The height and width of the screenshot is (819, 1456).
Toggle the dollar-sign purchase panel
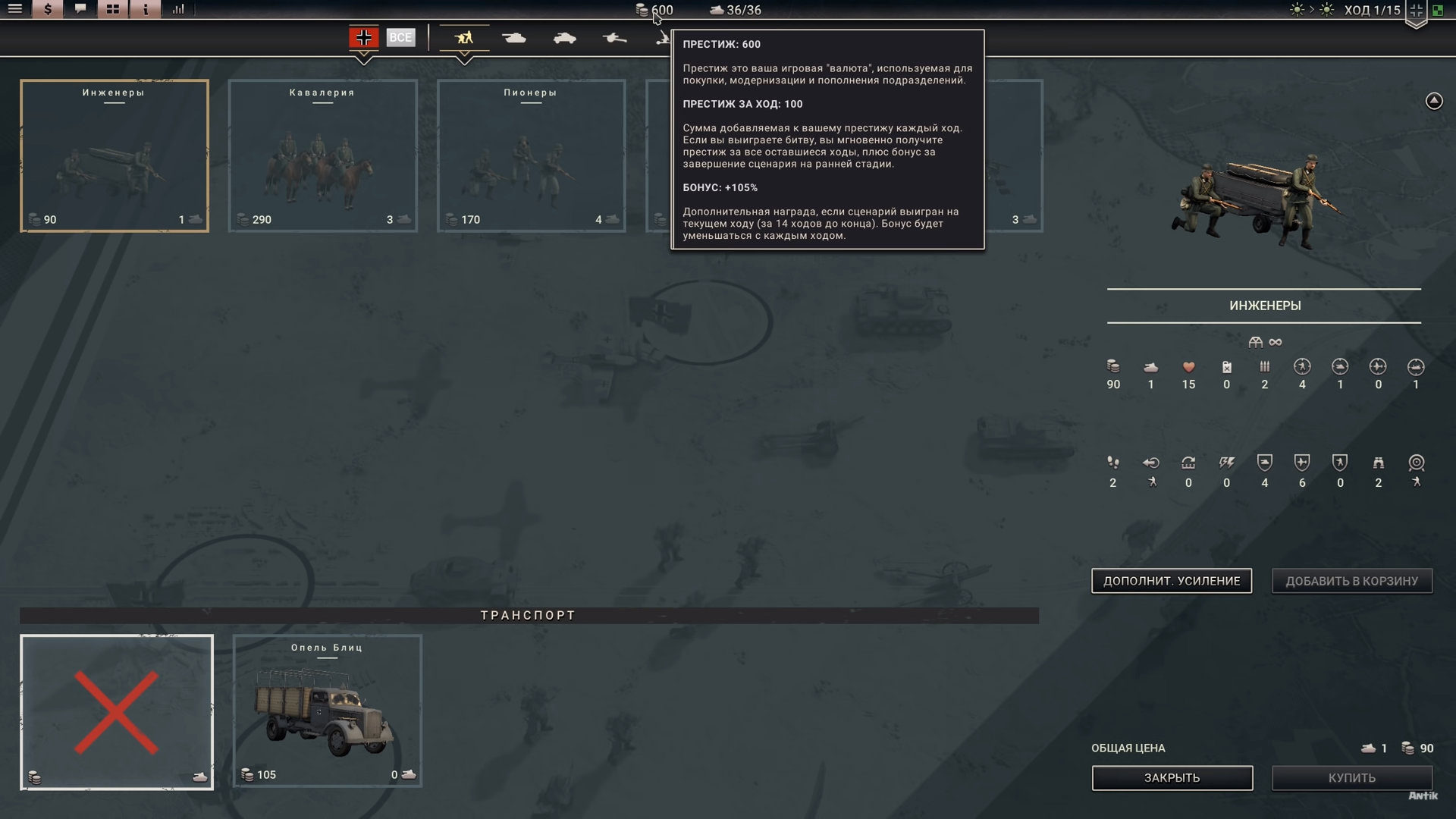click(48, 9)
